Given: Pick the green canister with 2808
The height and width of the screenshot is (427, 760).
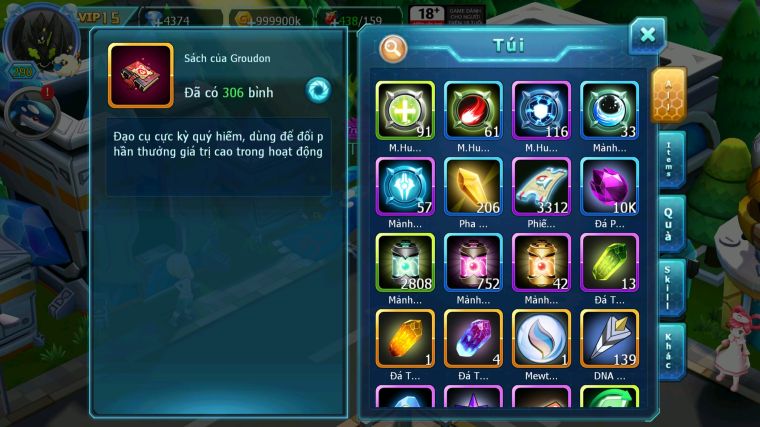Looking at the screenshot, I should (405, 263).
